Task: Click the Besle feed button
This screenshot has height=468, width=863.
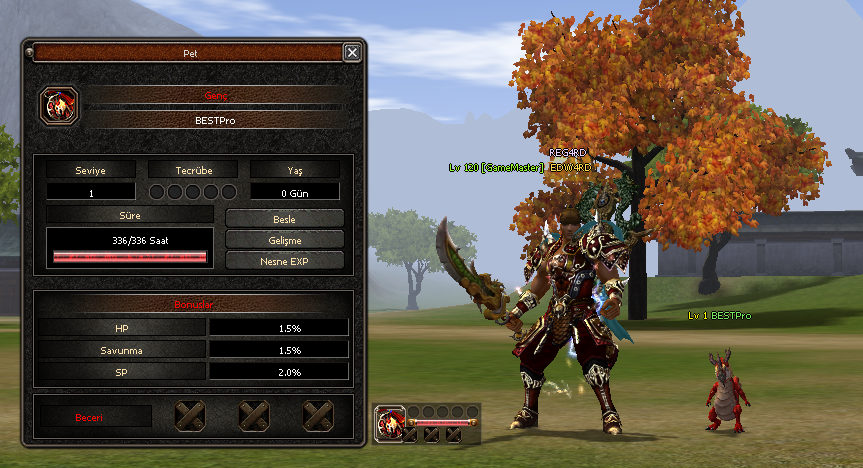Action: tap(285, 218)
